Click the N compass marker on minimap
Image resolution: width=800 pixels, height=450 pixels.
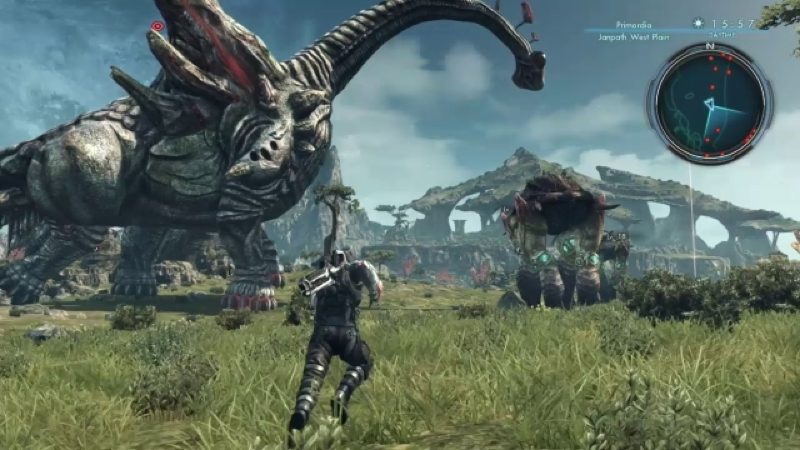pos(710,46)
